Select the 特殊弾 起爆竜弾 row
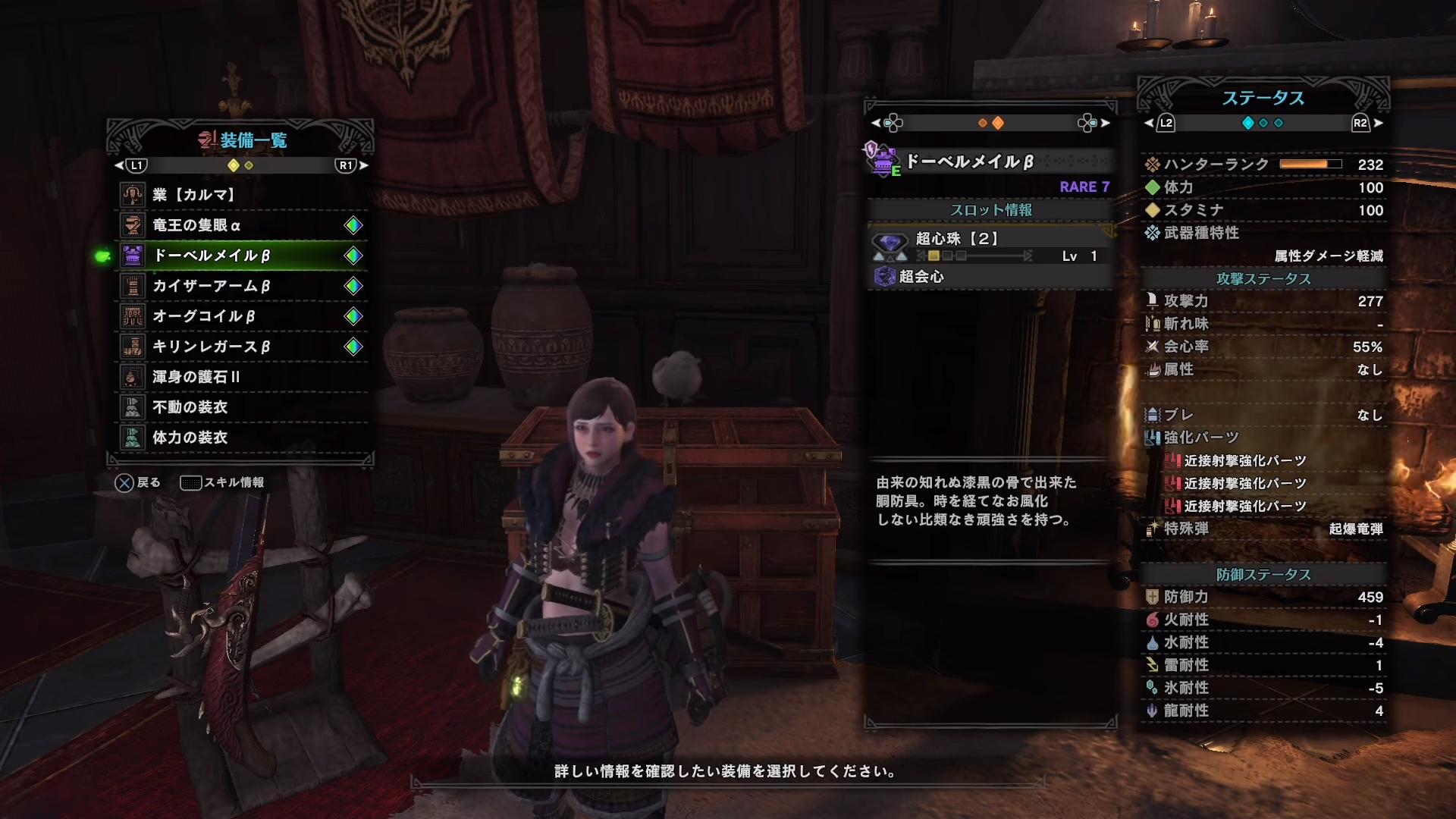The height and width of the screenshot is (819, 1456). (1263, 529)
